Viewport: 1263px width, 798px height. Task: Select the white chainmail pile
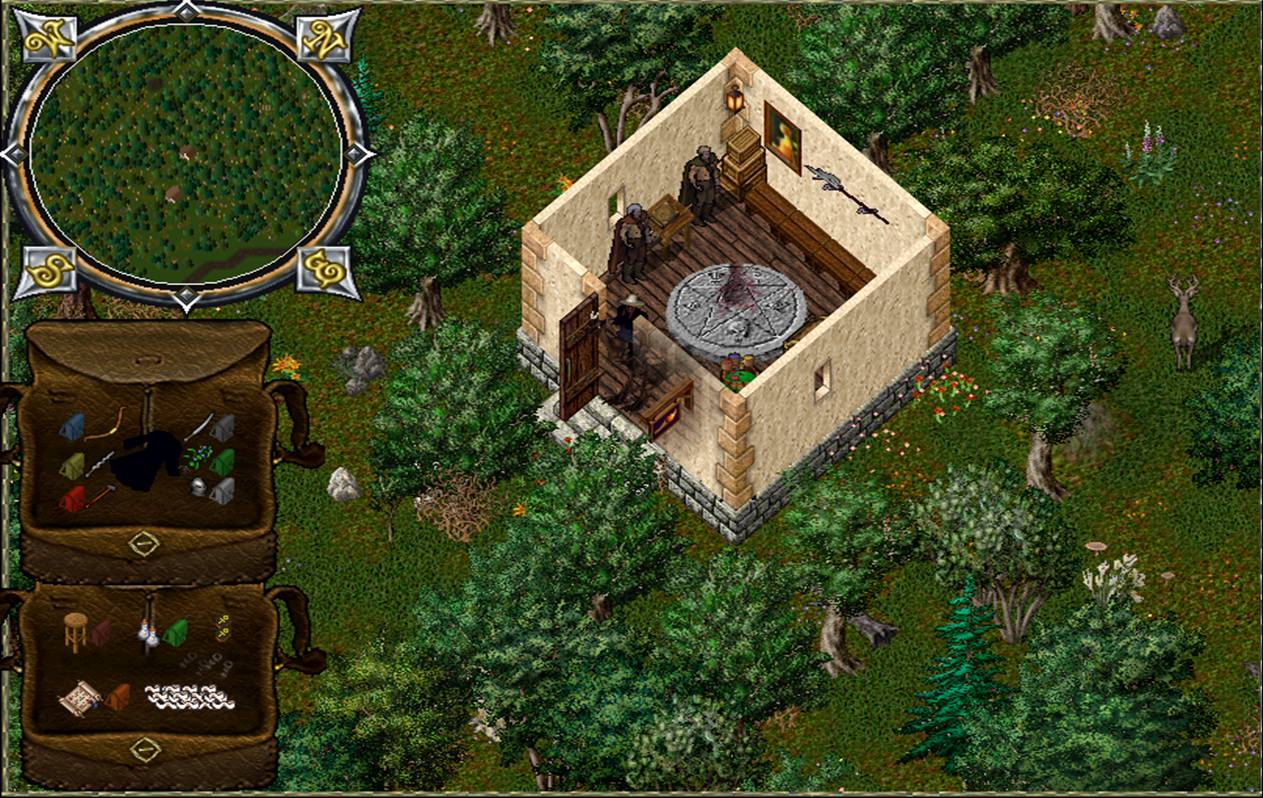point(190,696)
